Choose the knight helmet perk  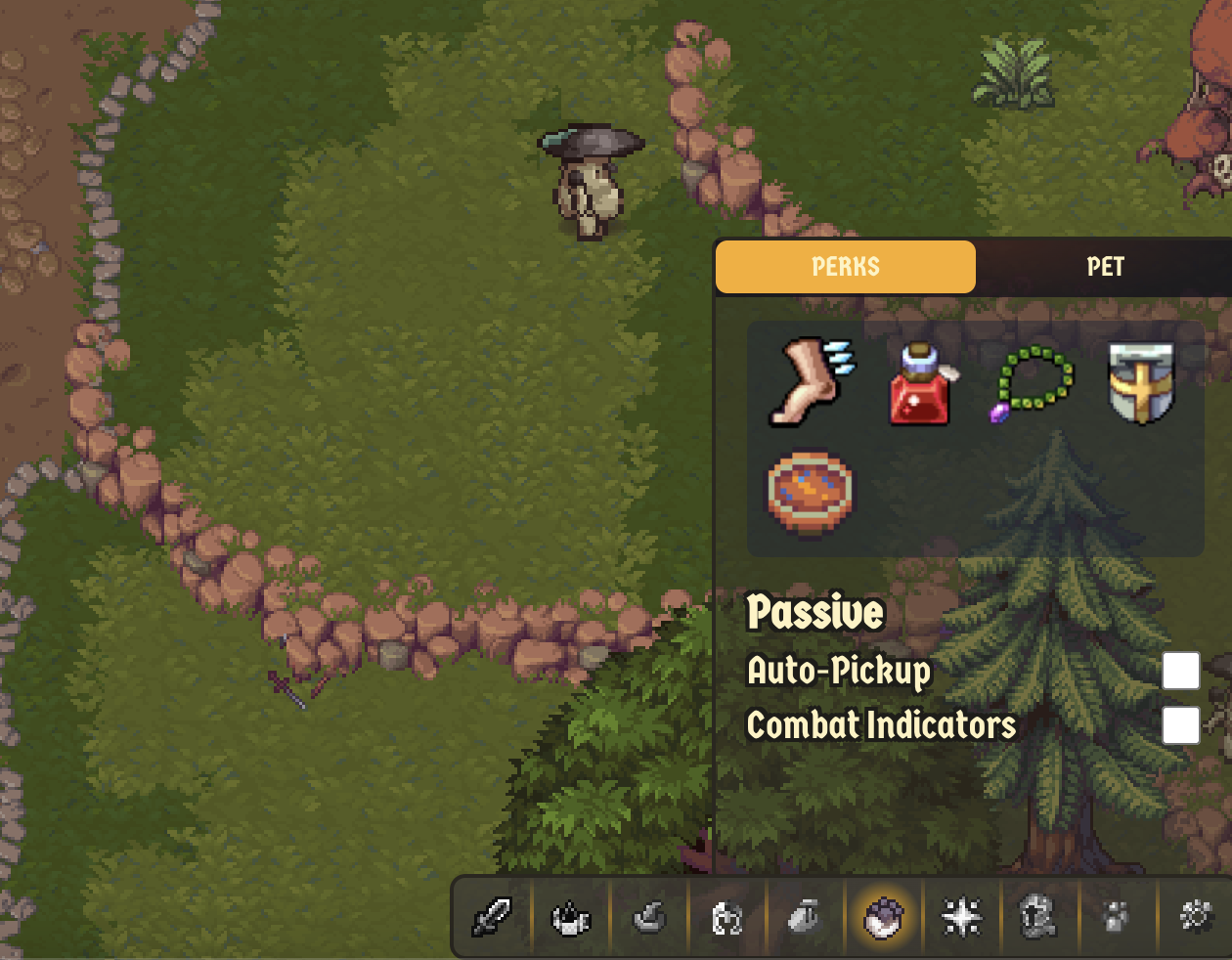pos(1141,384)
